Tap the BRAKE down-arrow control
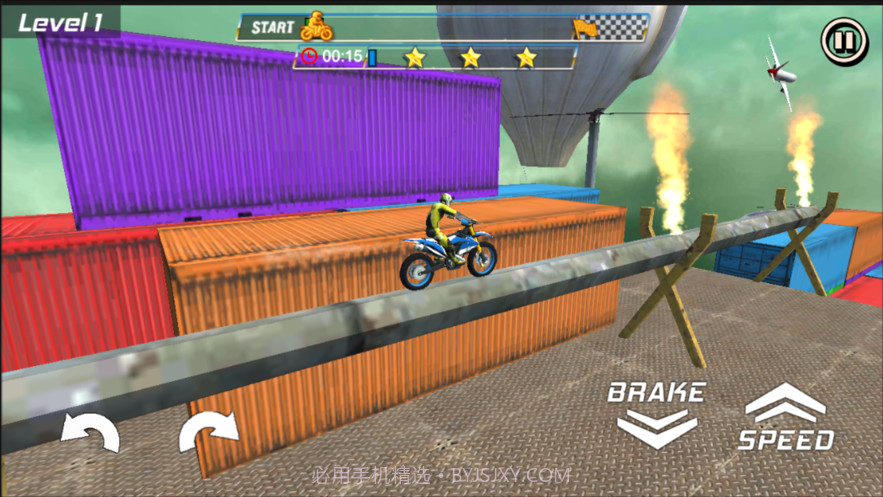Viewport: 883px width, 497px height. (656, 414)
